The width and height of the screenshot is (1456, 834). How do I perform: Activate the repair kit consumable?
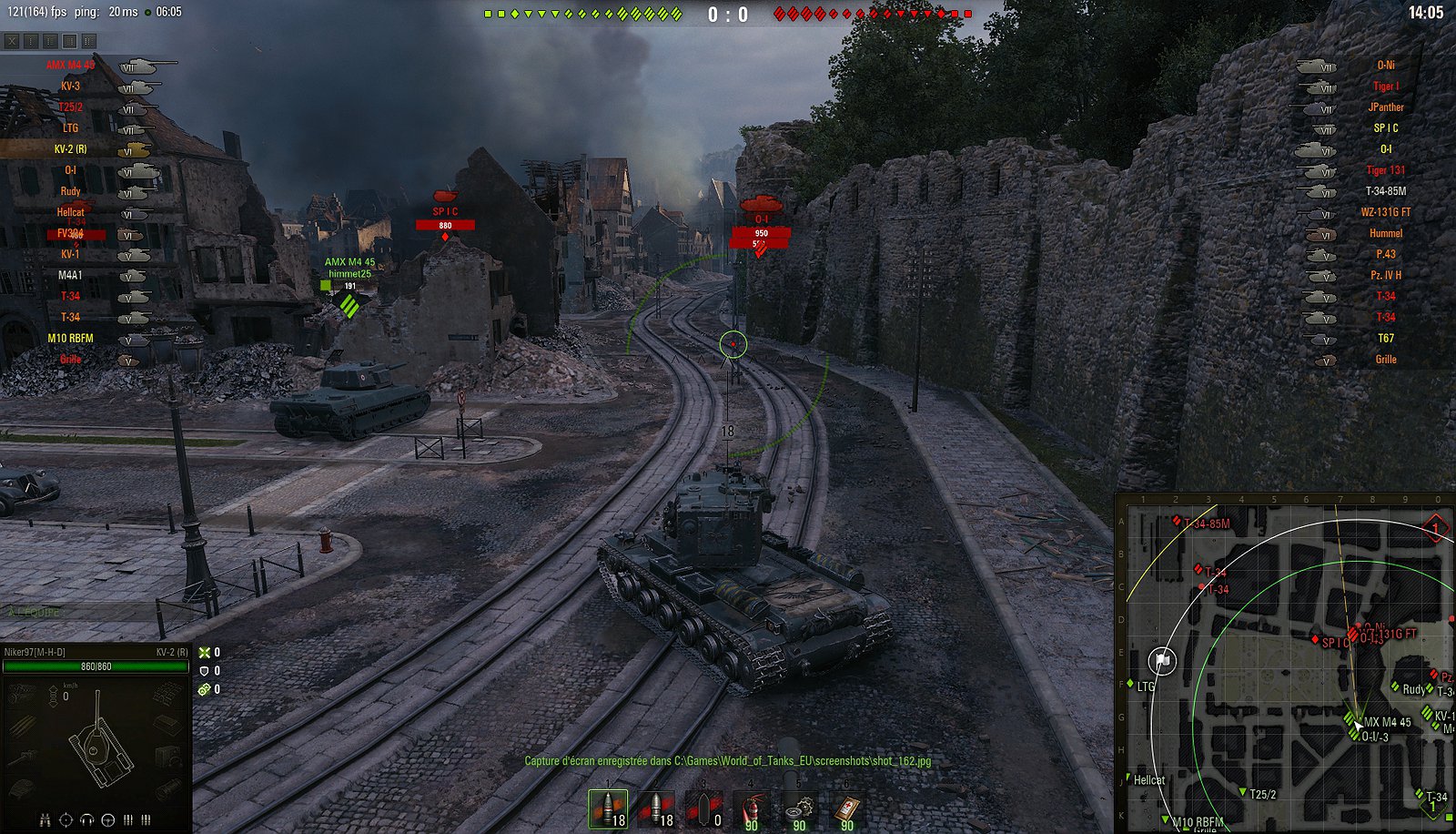coord(799,809)
